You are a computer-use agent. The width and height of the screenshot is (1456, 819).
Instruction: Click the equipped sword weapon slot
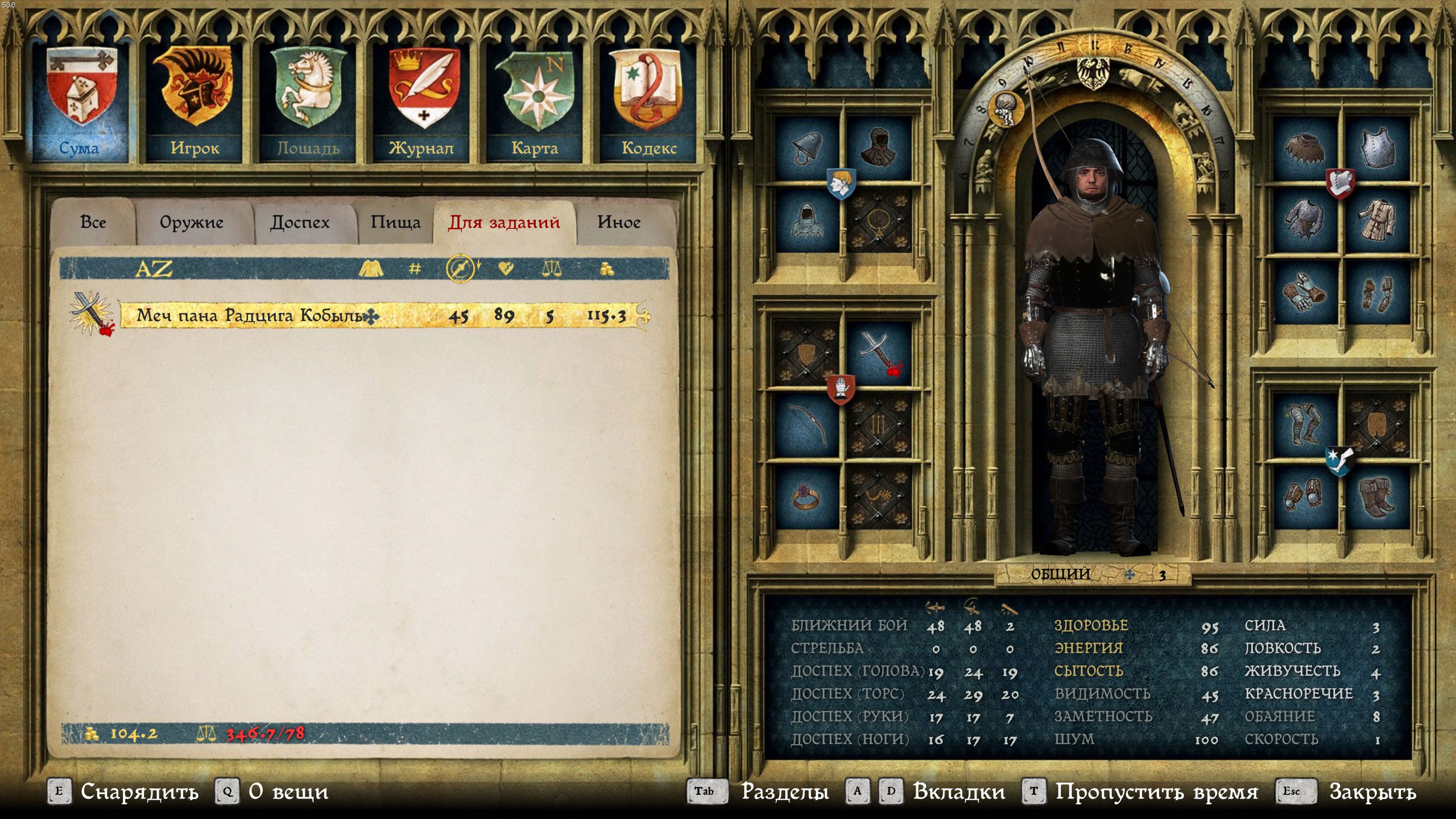(878, 354)
